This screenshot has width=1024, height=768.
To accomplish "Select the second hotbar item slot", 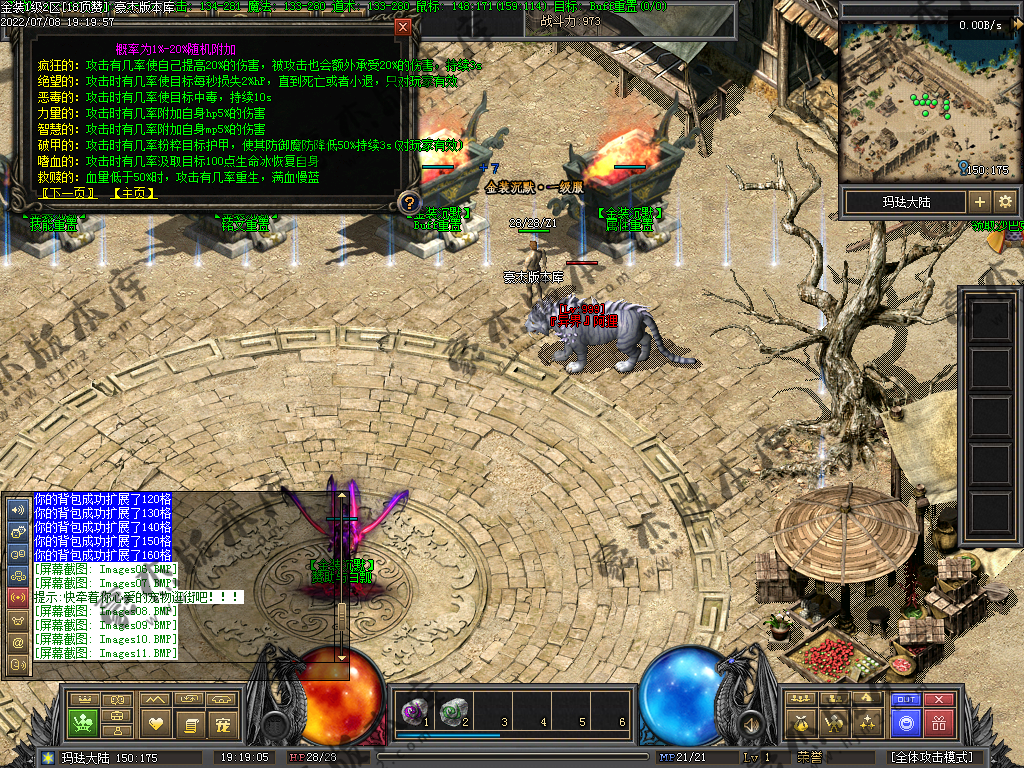I will click(453, 711).
